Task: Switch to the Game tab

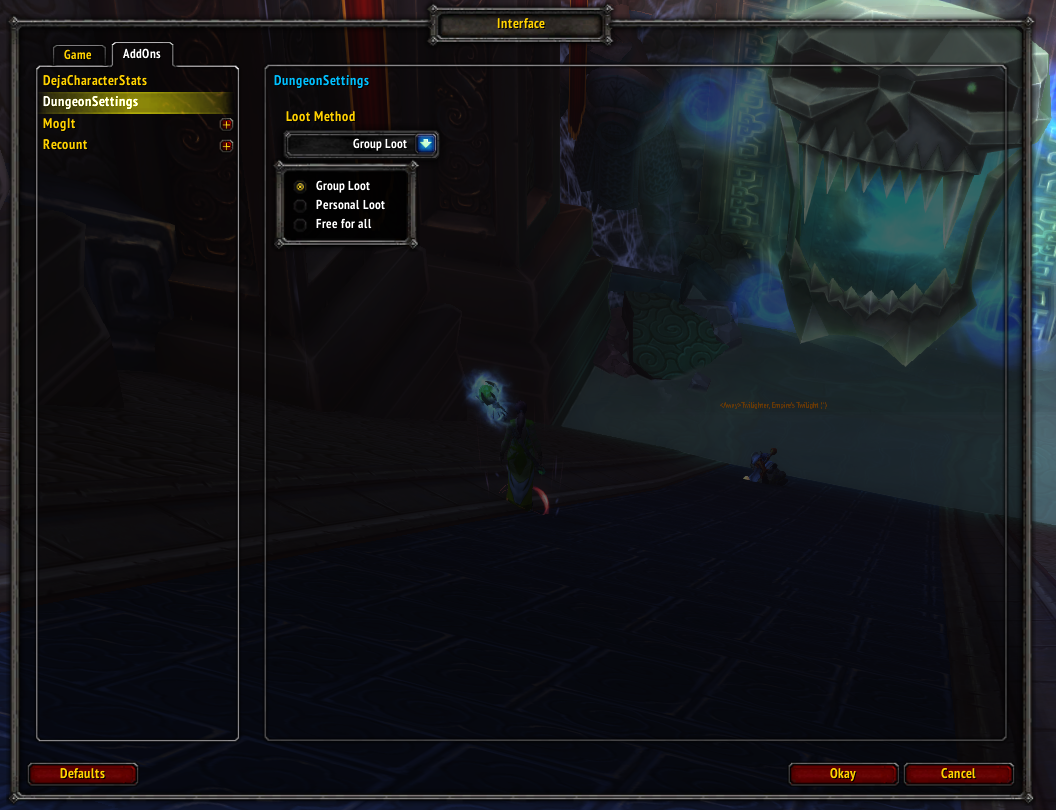Action: tap(77, 55)
